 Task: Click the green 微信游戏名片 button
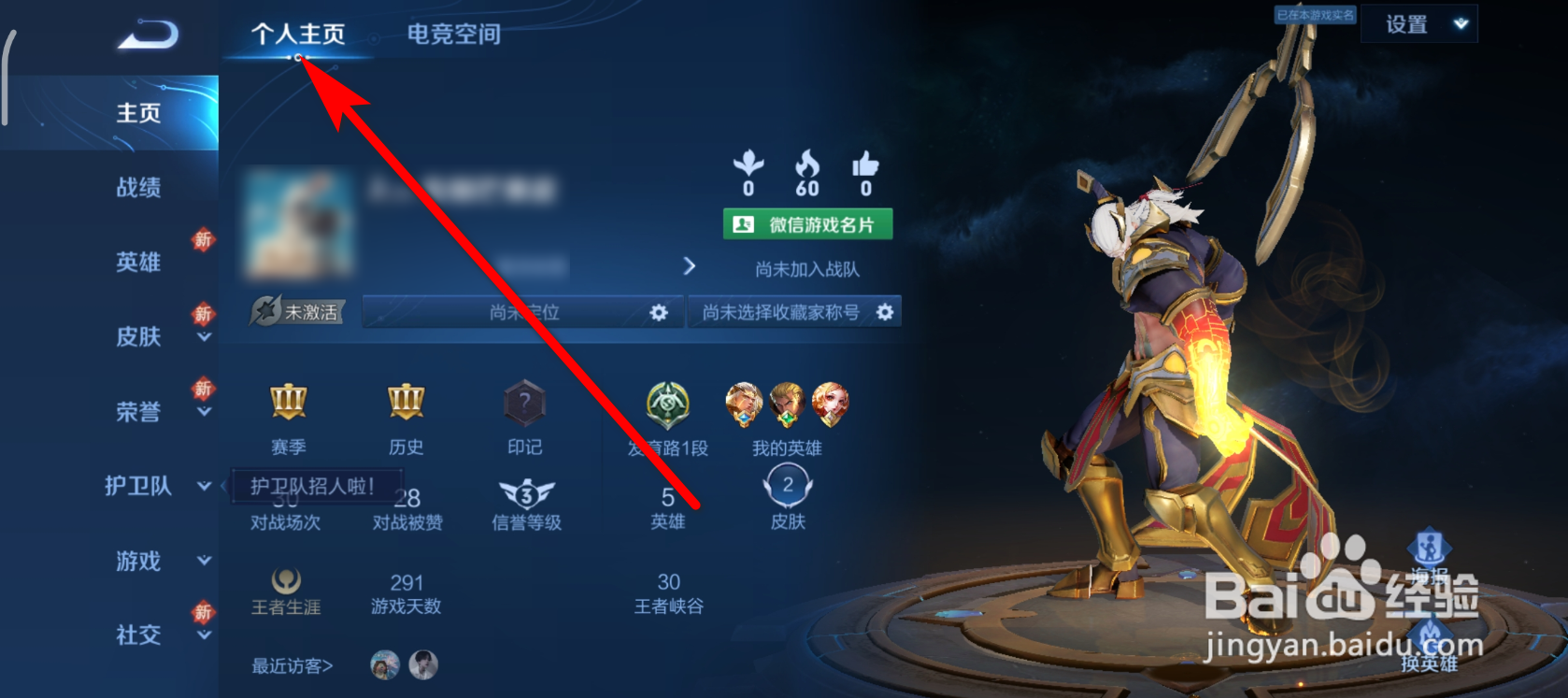807,223
